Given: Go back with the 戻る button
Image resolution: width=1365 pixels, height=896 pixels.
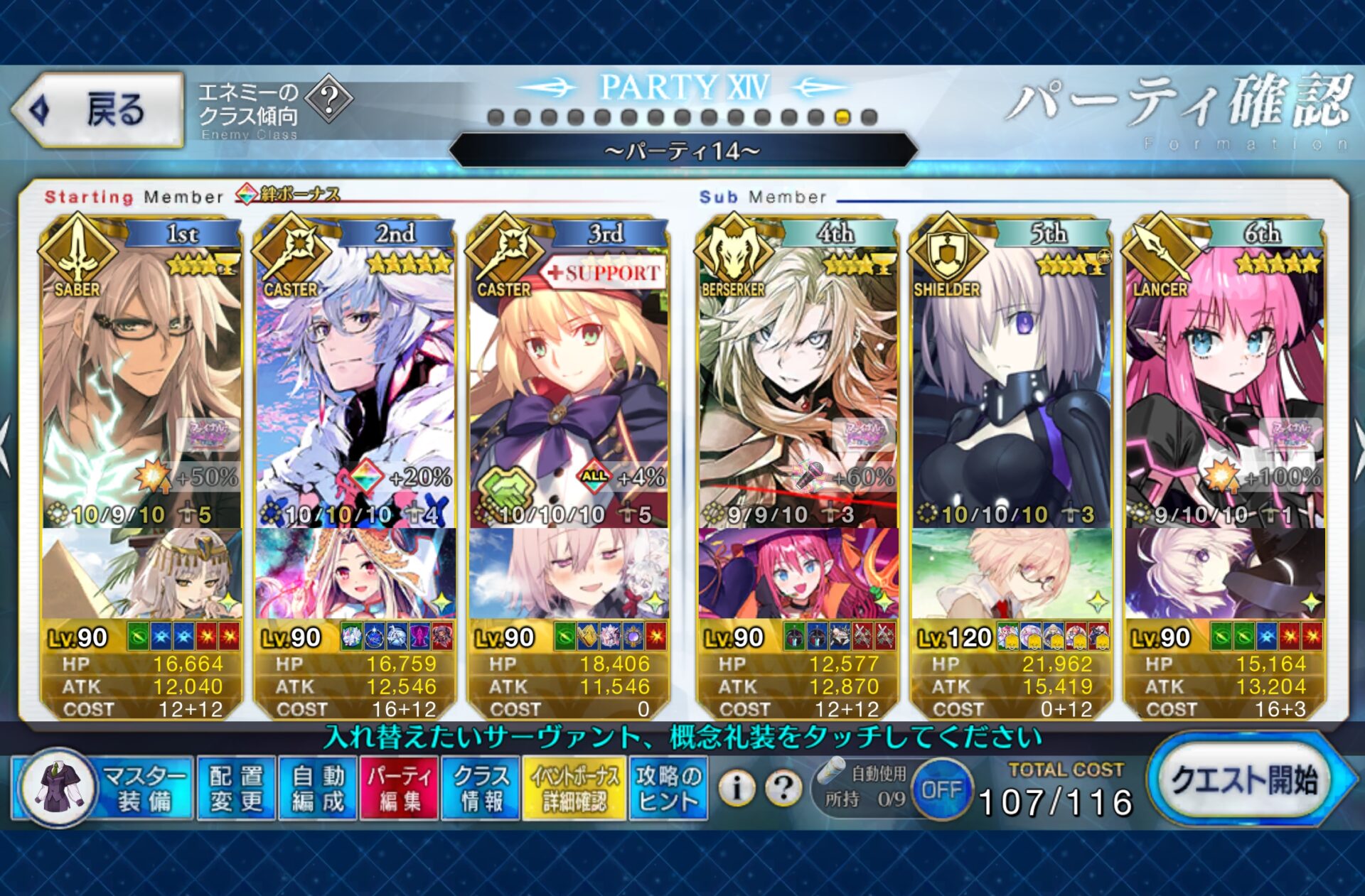Looking at the screenshot, I should point(100,110).
